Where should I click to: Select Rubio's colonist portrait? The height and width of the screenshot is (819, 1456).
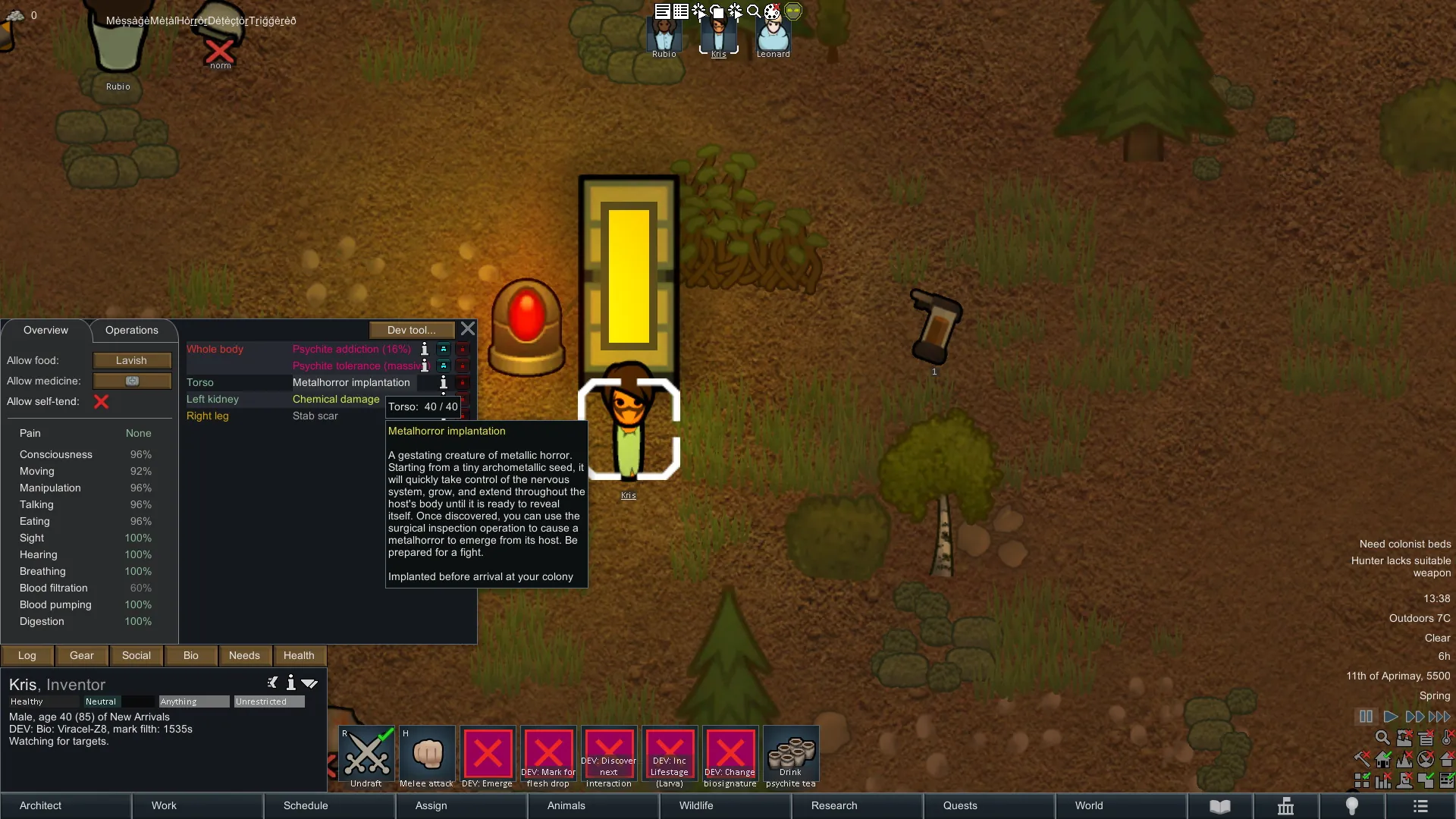click(x=664, y=36)
